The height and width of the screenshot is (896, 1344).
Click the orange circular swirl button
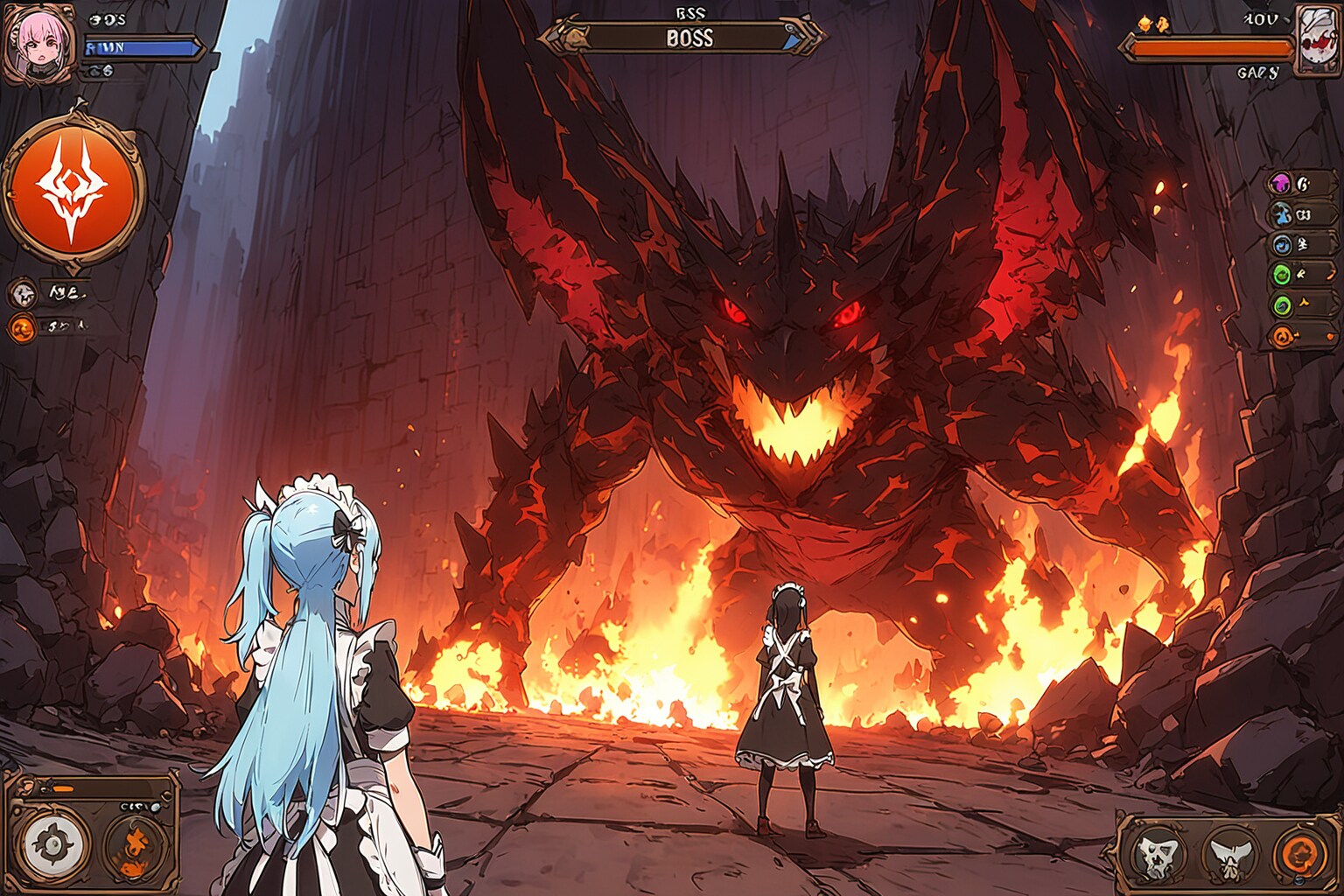(1300, 854)
